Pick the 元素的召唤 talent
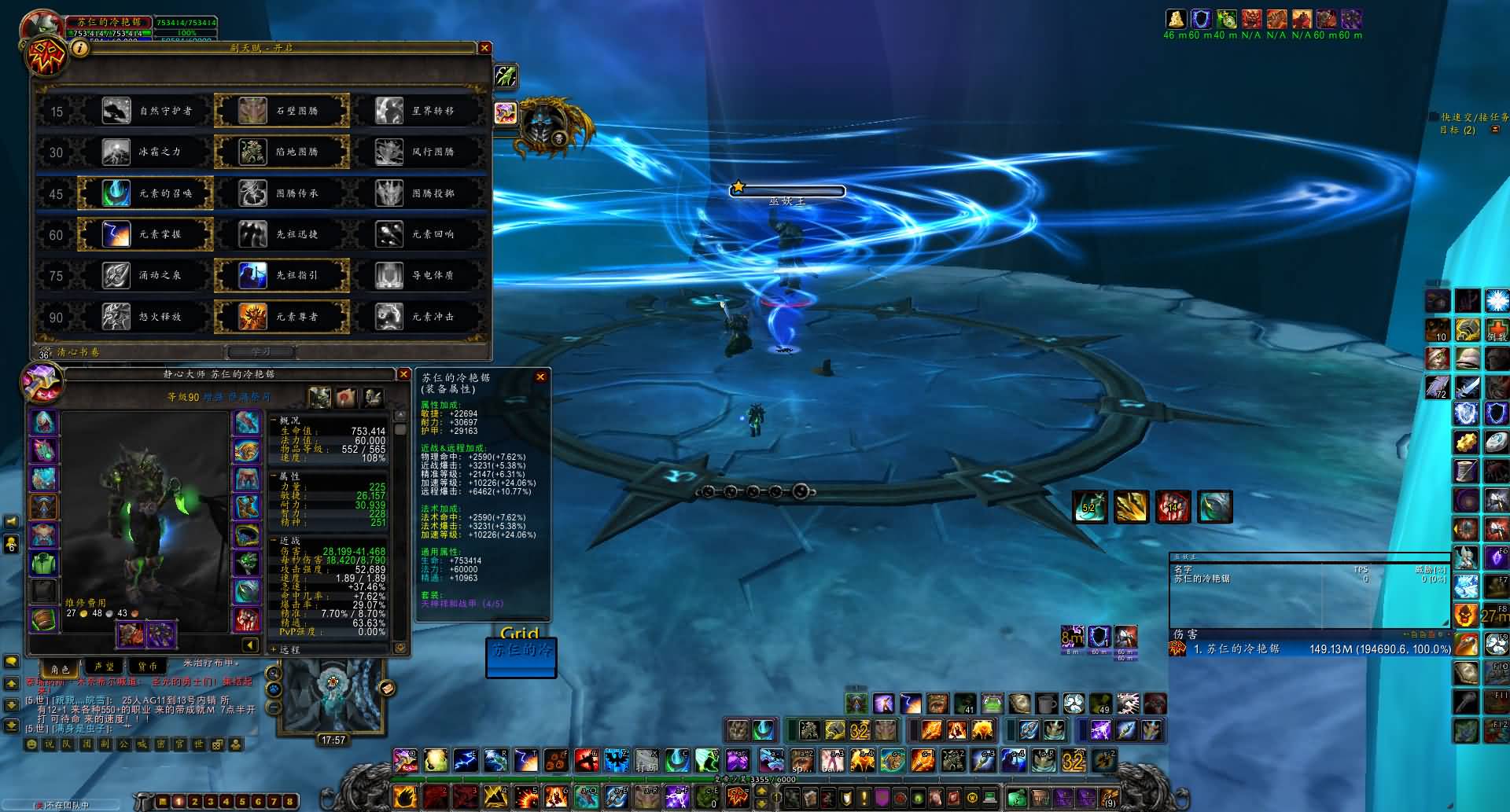The image size is (1510, 812). click(145, 193)
